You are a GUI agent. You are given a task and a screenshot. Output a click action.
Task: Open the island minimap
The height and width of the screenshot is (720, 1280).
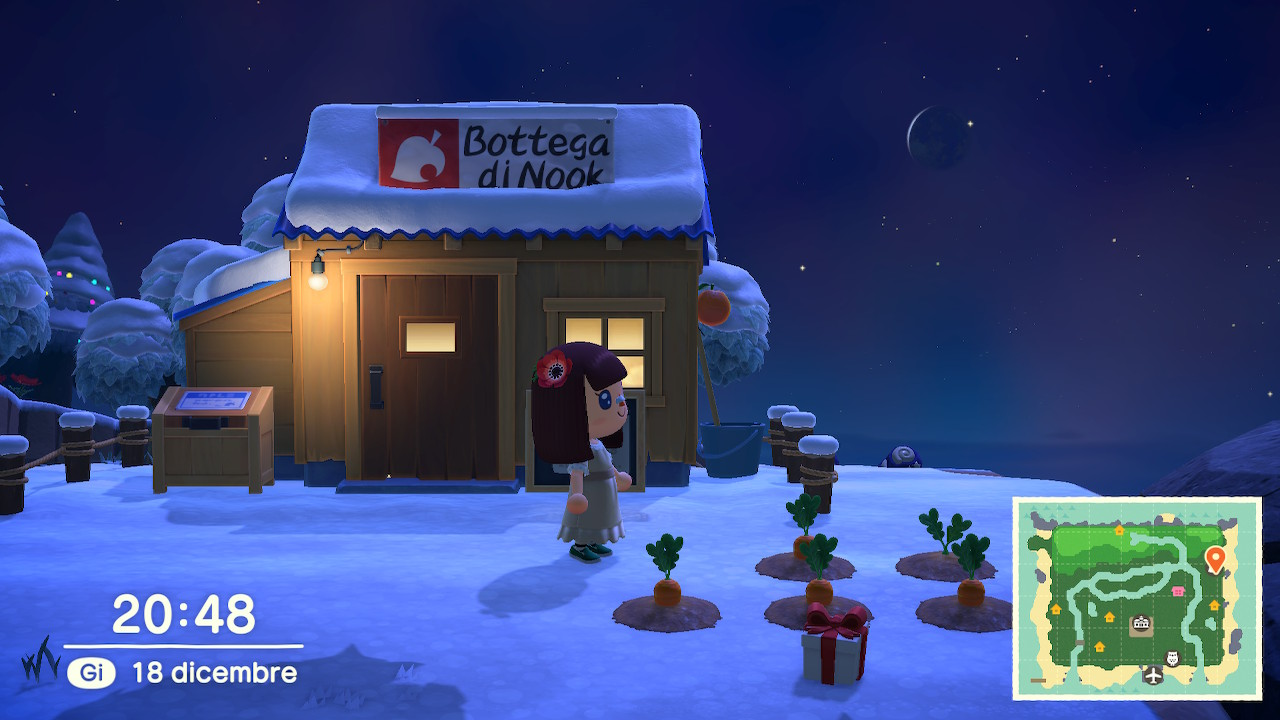1137,598
